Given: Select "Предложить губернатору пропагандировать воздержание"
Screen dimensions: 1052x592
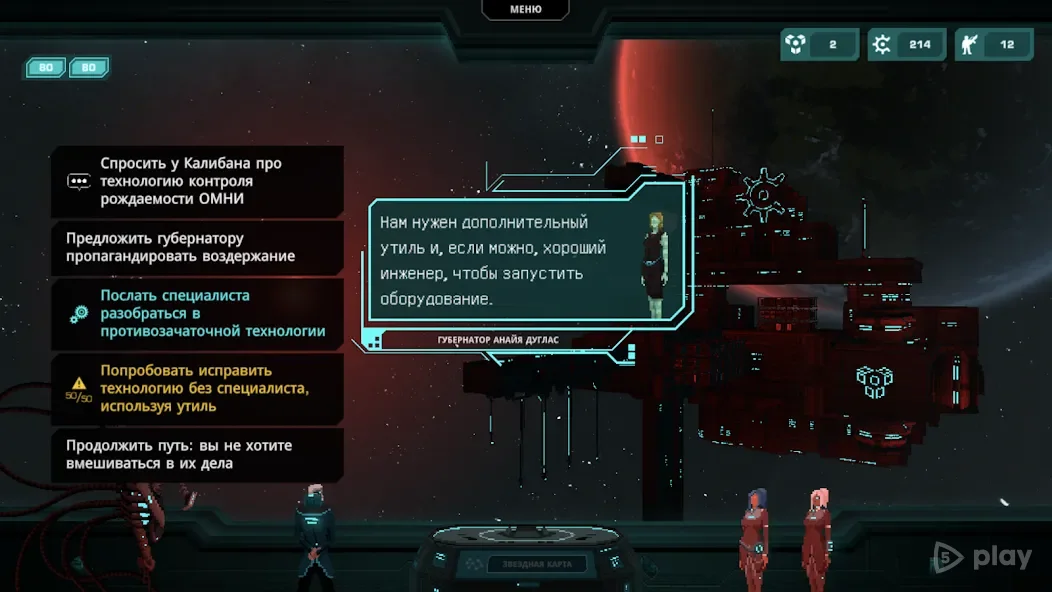Looking at the screenshot, I should 197,248.
